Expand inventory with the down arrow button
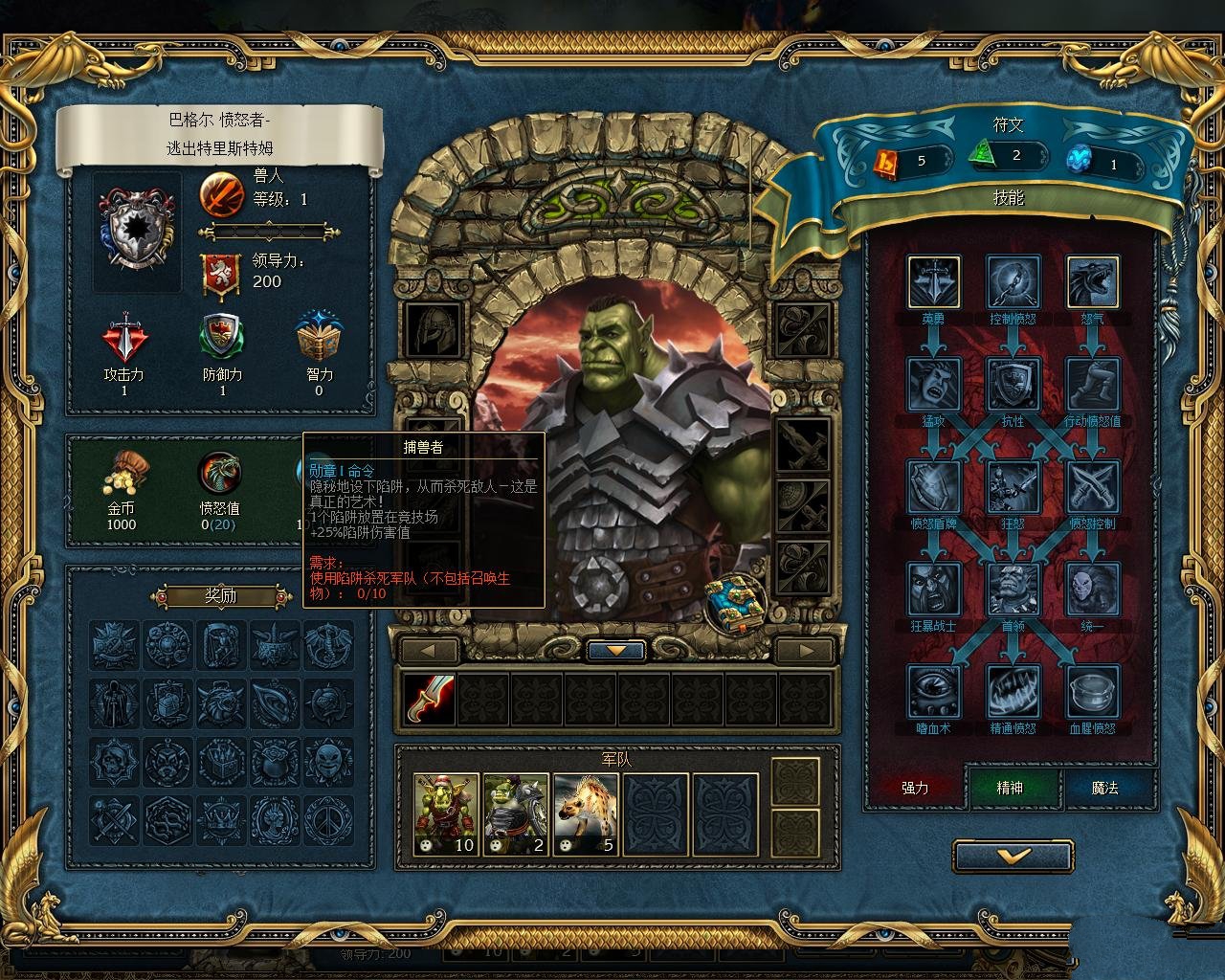 [617, 651]
